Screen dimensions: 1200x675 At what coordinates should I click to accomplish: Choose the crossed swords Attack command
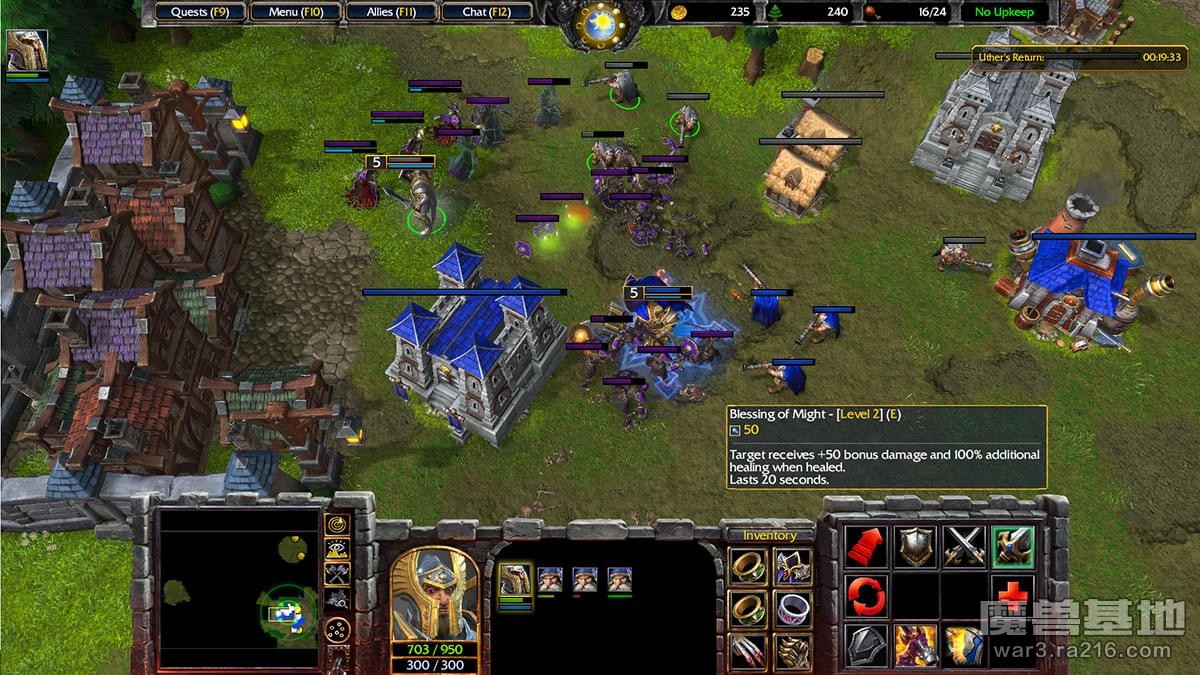pyautogui.click(x=964, y=547)
